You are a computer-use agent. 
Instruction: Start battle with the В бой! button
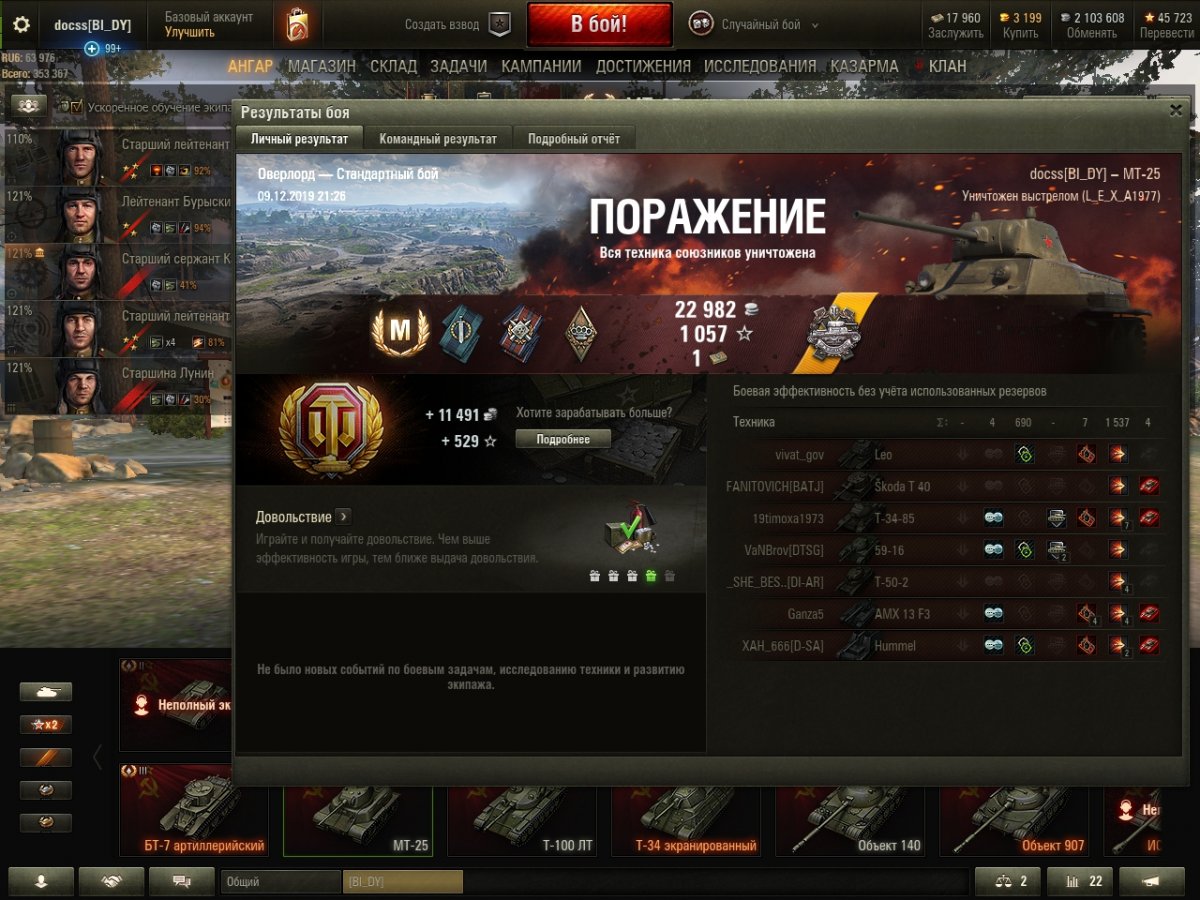coord(599,24)
